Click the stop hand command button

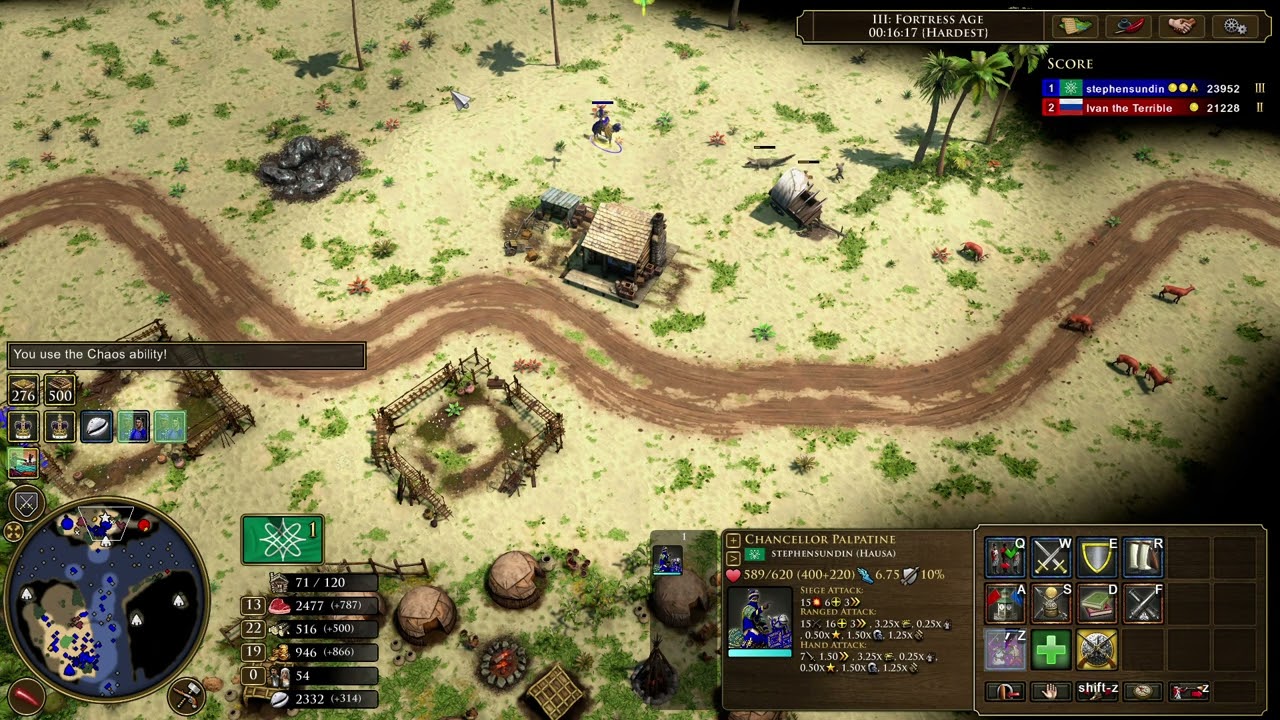[x=1050, y=691]
